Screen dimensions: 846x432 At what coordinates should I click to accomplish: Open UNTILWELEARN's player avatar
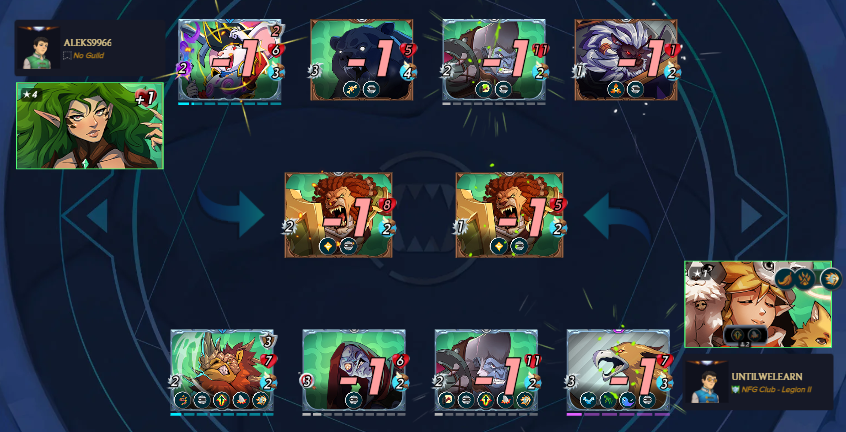pyautogui.click(x=708, y=384)
